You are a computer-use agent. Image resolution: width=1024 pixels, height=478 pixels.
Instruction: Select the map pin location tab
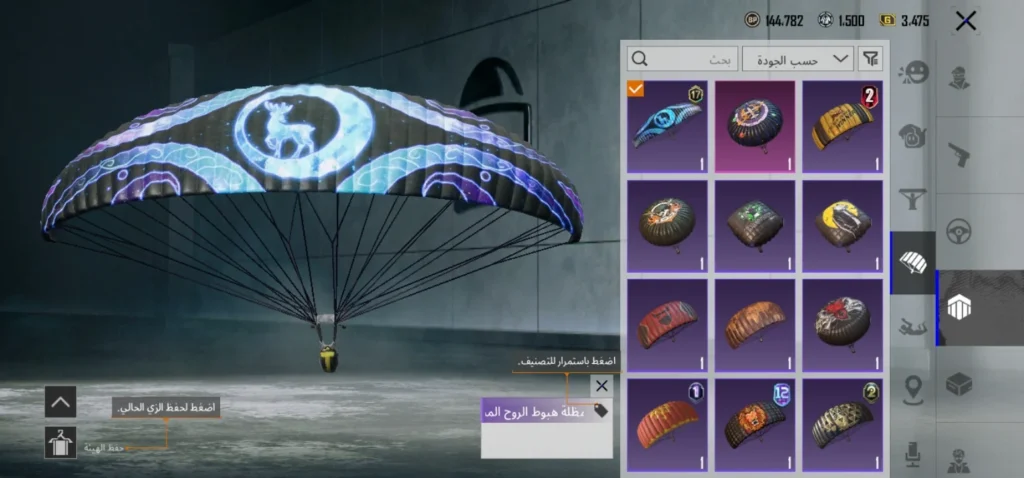tap(914, 388)
